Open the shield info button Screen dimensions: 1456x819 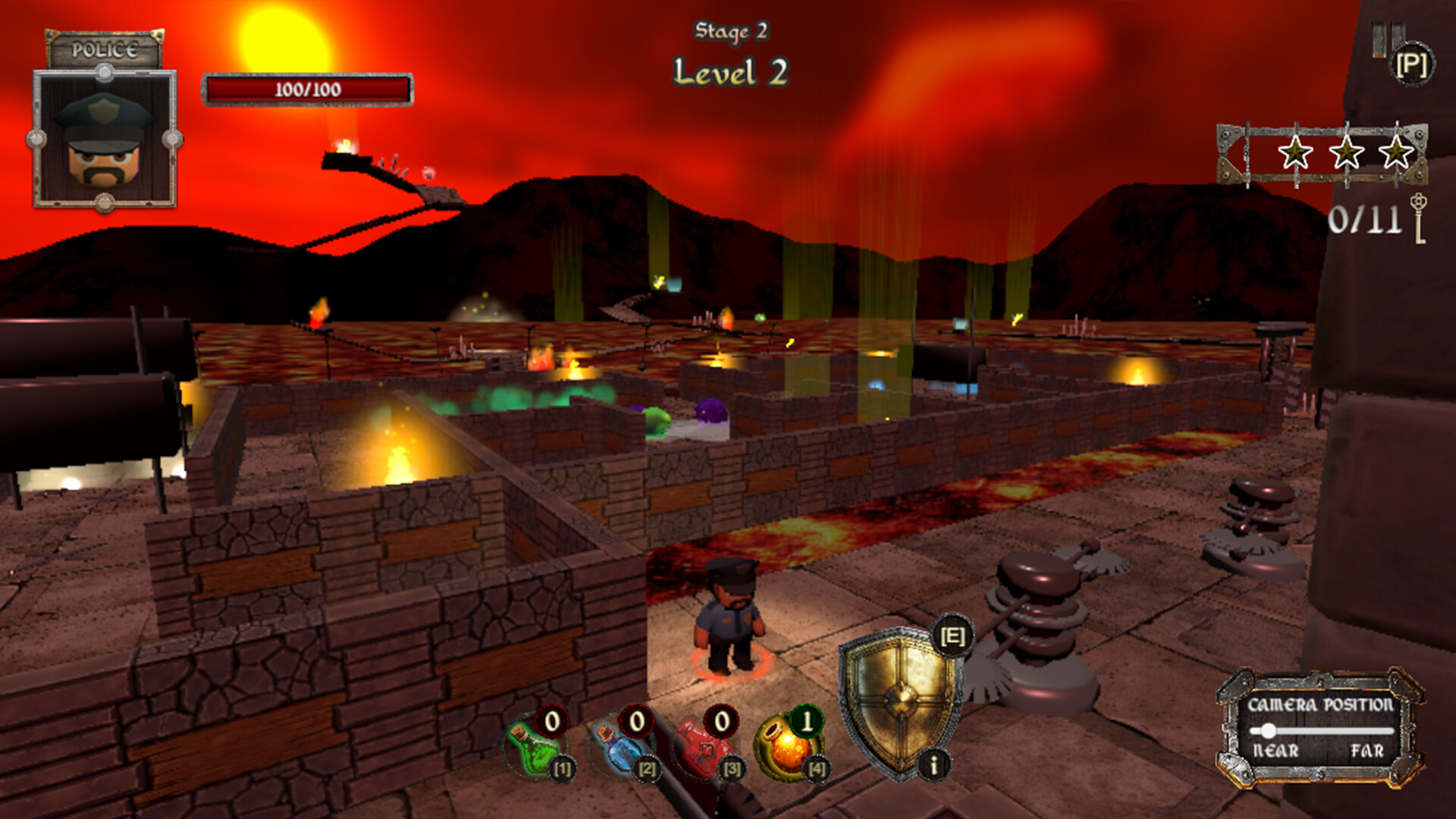(x=934, y=764)
